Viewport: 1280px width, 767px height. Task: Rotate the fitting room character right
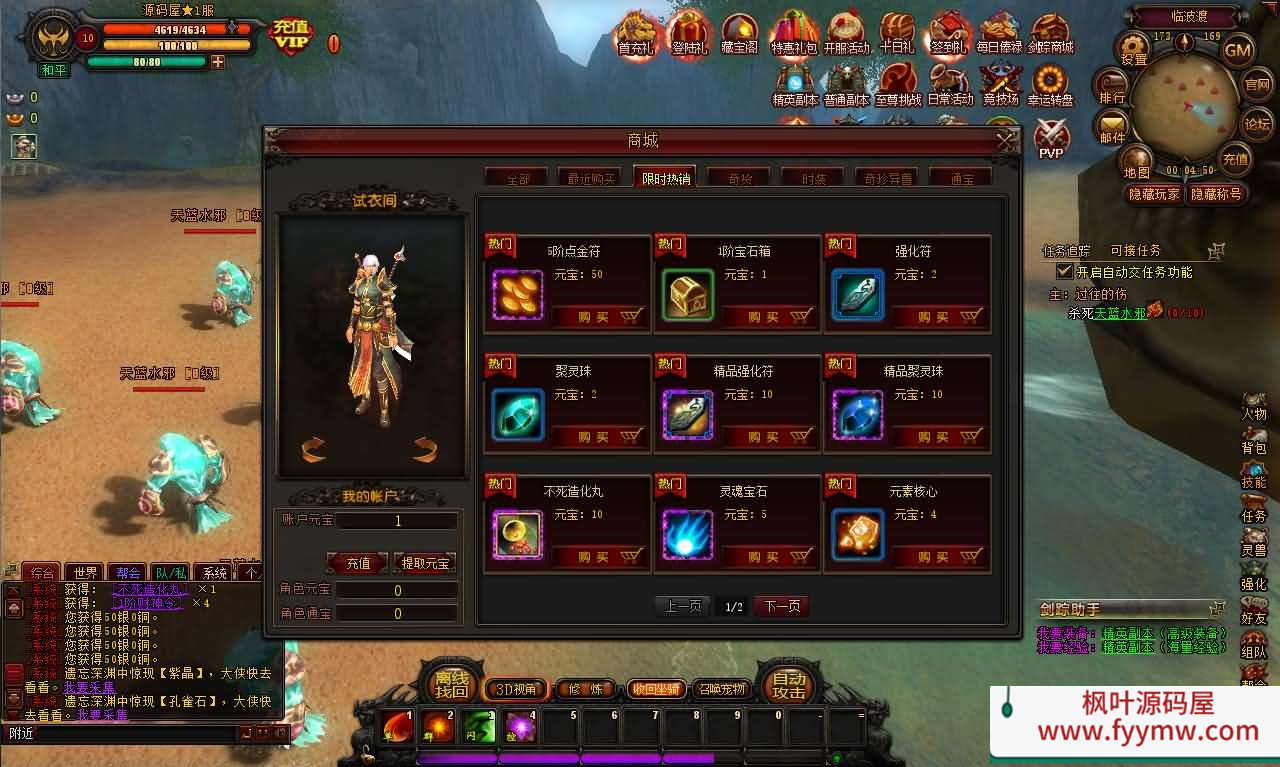(425, 450)
